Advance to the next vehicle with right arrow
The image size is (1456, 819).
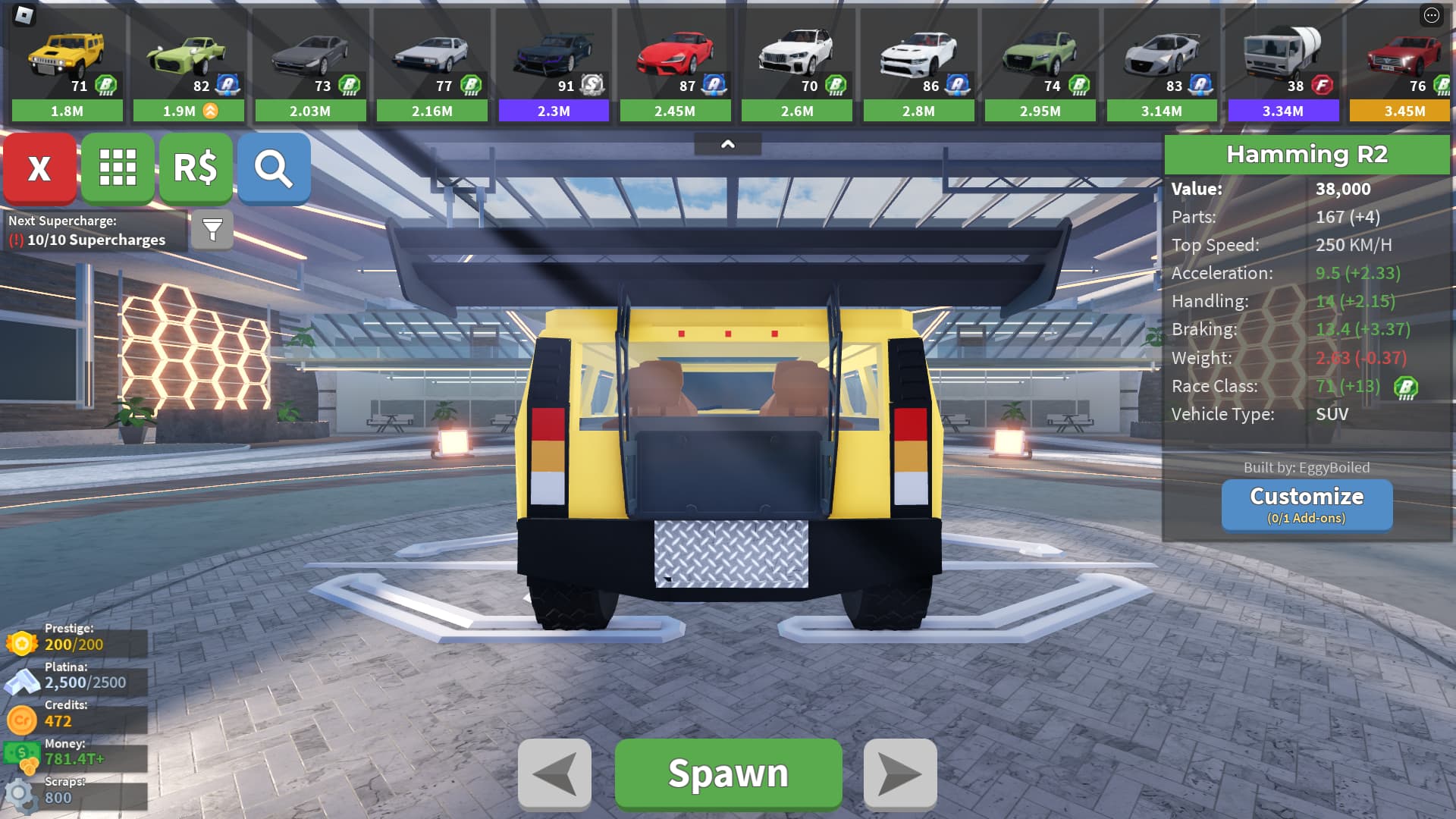click(900, 773)
